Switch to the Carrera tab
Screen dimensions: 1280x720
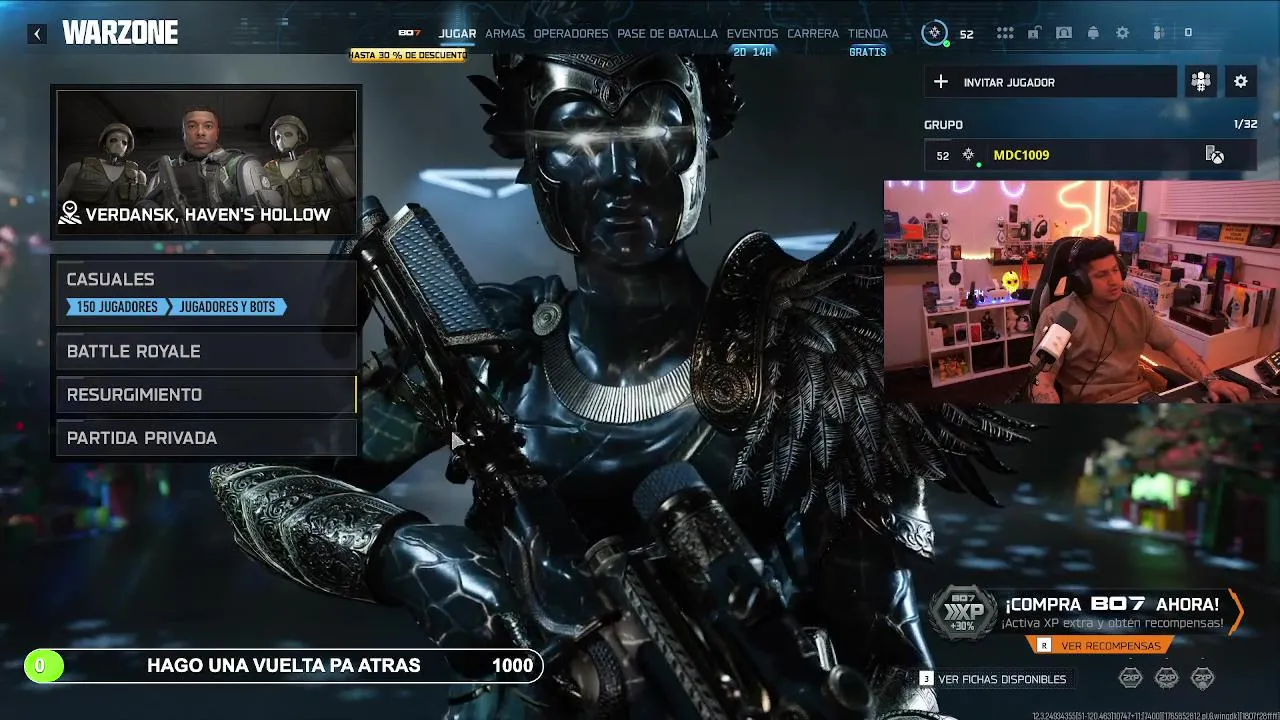813,34
